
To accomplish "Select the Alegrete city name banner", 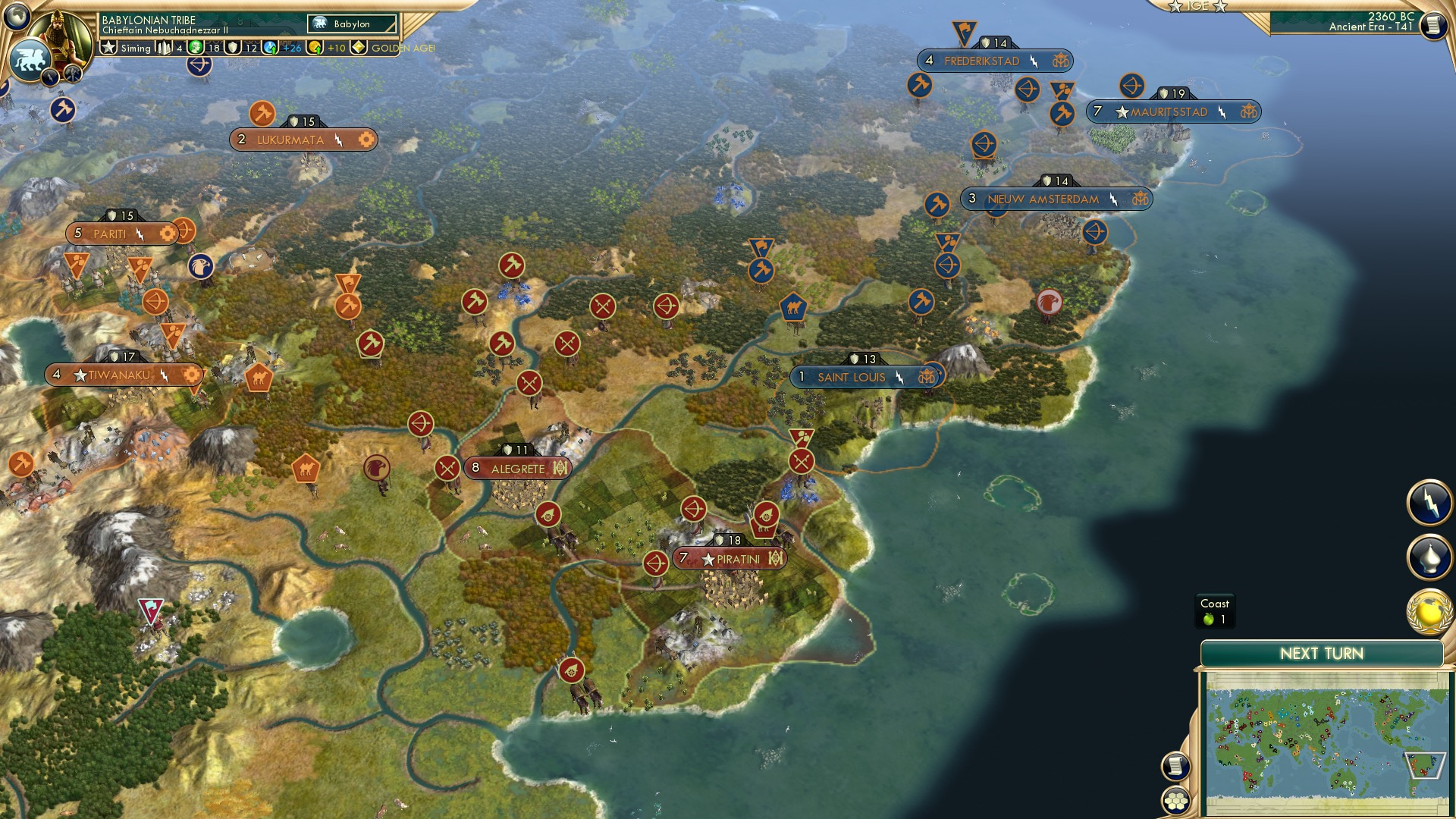I will (x=516, y=469).
